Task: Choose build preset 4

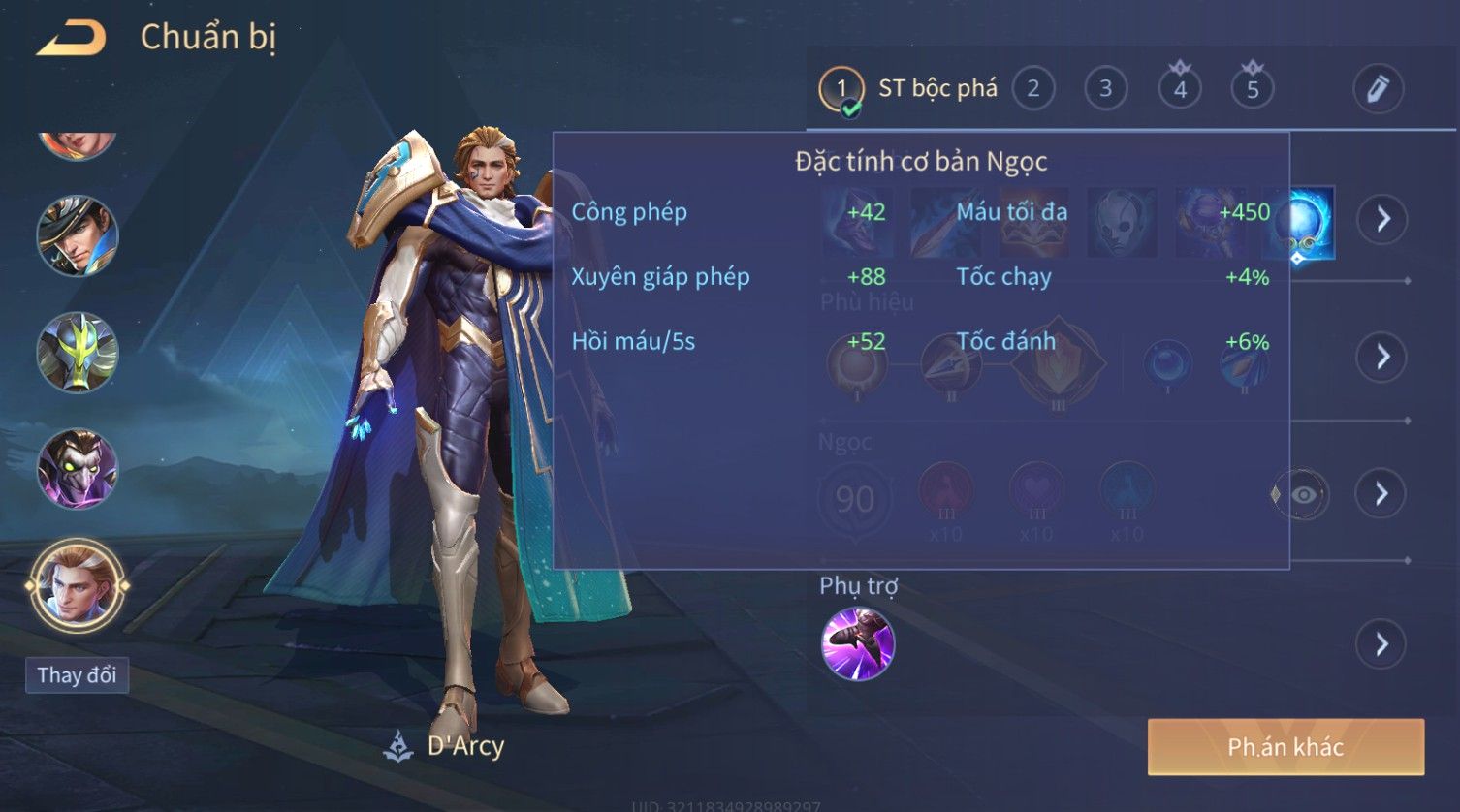Action: pos(1180,89)
